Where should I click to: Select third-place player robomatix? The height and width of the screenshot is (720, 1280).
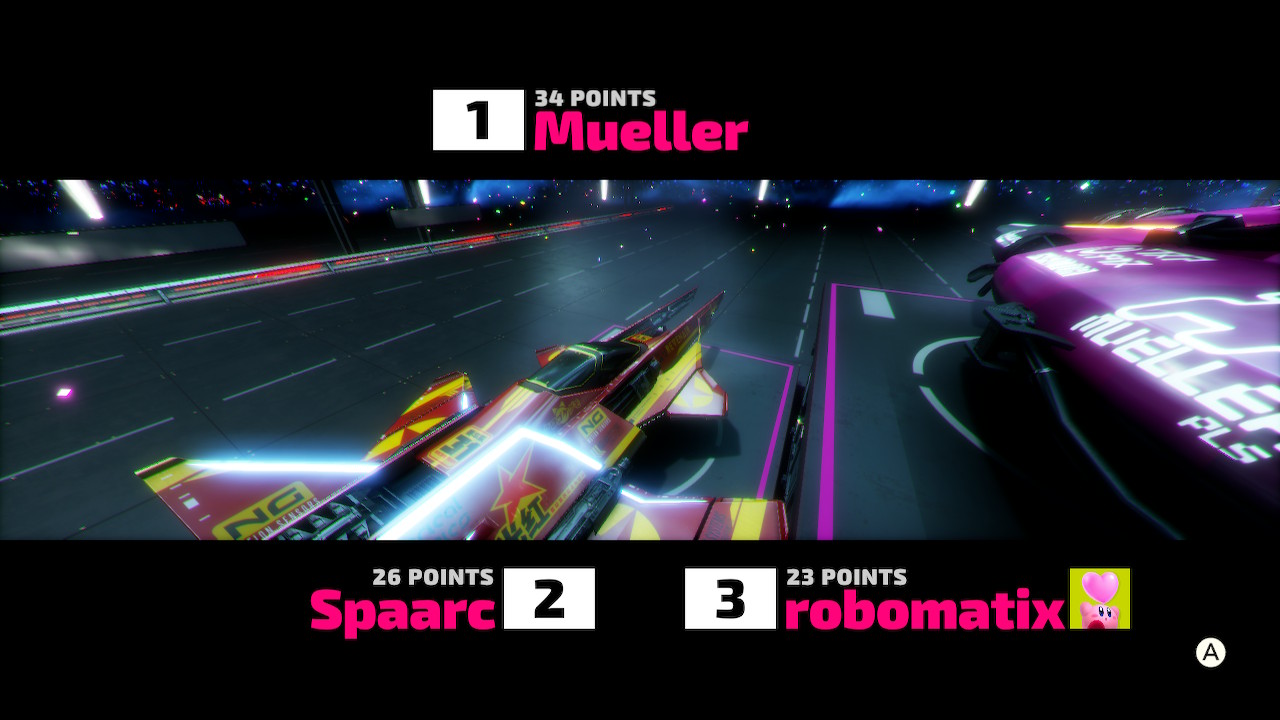[x=923, y=609]
